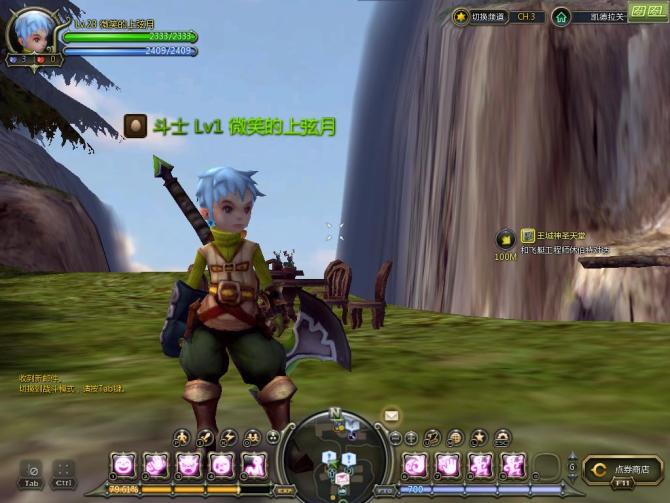Viewport: 670px width, 503px height.
Task: Select the green house town icon
Action: 561,17
